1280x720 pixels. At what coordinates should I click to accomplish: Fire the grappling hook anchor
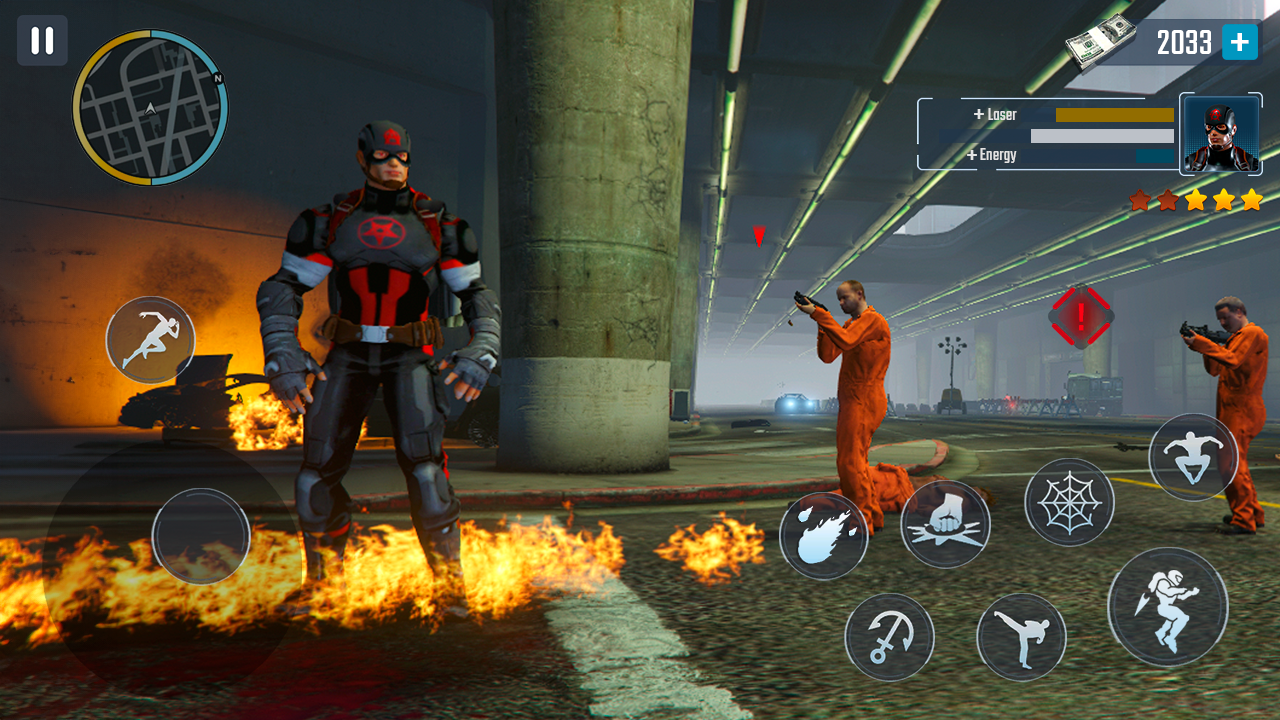(x=889, y=637)
